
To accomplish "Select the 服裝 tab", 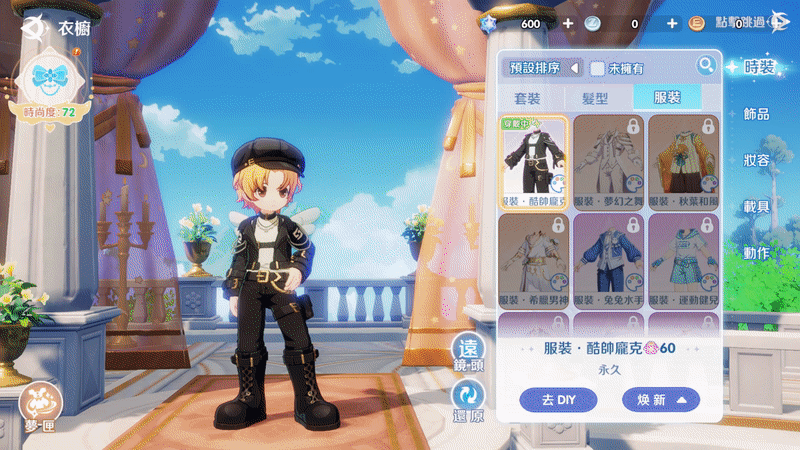I will [666, 98].
